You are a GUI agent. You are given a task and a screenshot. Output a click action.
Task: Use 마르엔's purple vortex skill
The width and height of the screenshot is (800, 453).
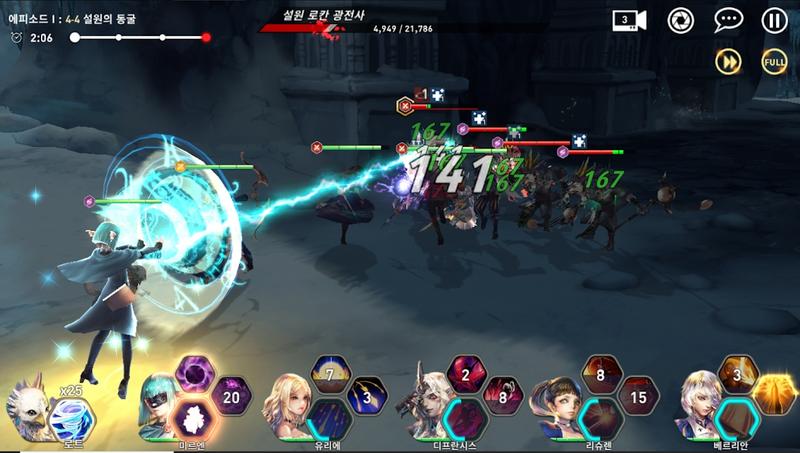tap(195, 374)
